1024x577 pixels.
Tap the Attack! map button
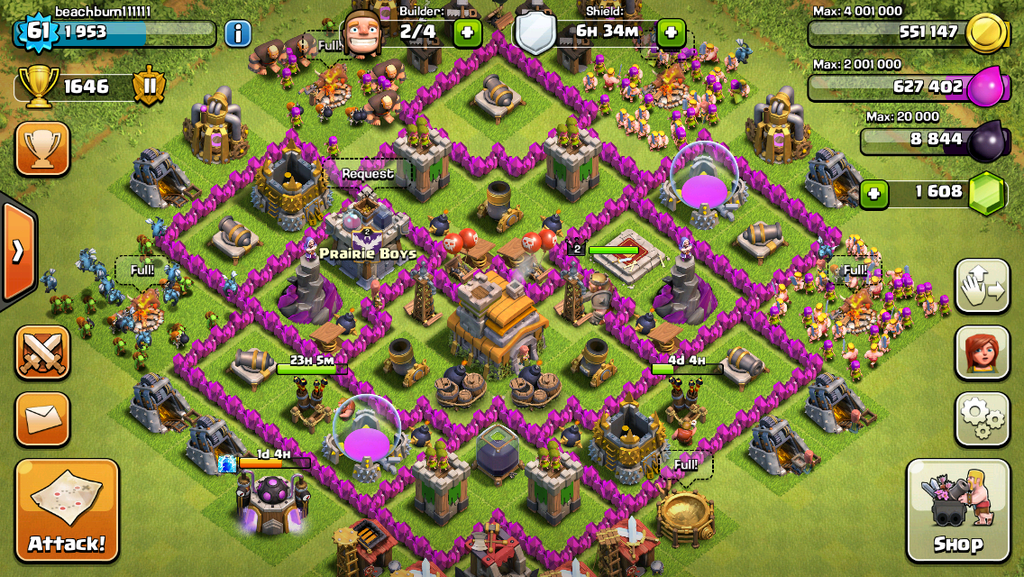(66, 510)
